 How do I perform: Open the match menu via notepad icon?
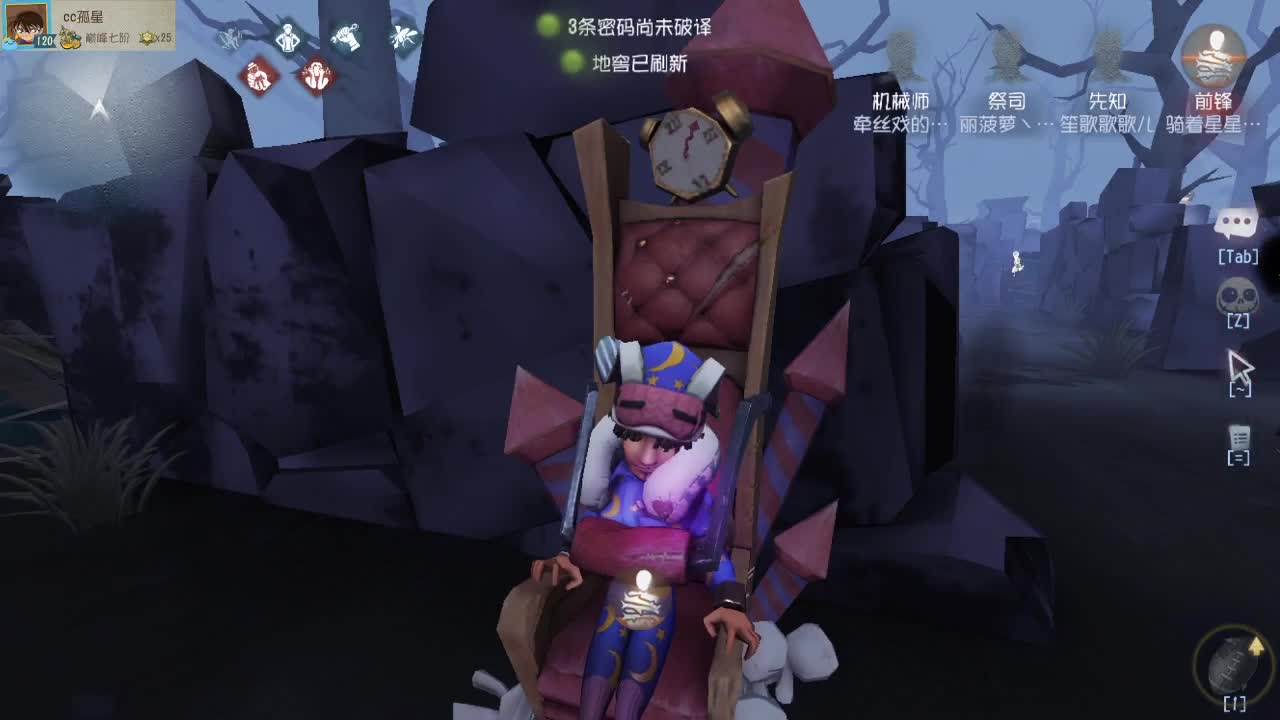(1240, 438)
